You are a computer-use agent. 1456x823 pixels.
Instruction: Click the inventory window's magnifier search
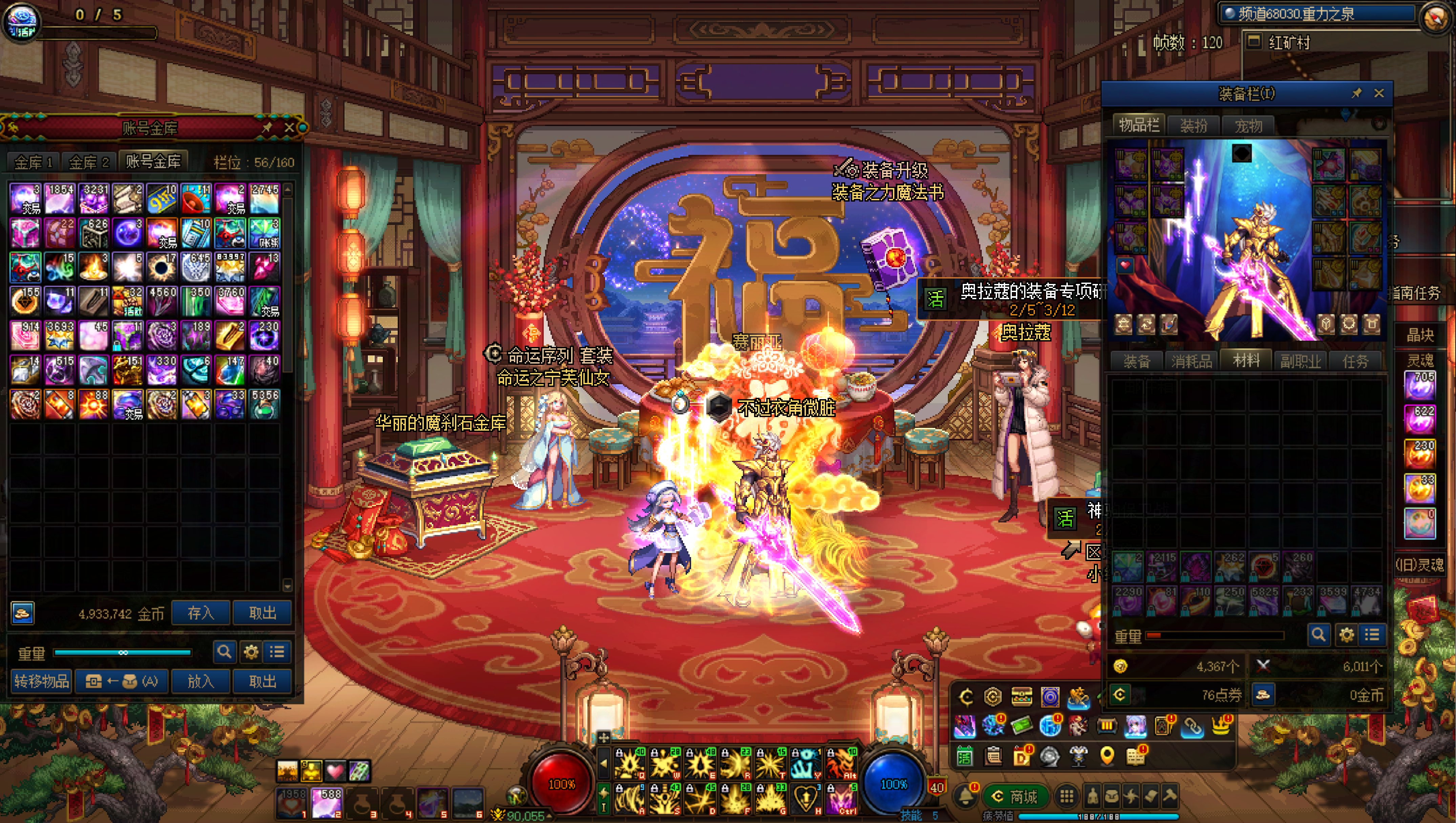[1318, 635]
